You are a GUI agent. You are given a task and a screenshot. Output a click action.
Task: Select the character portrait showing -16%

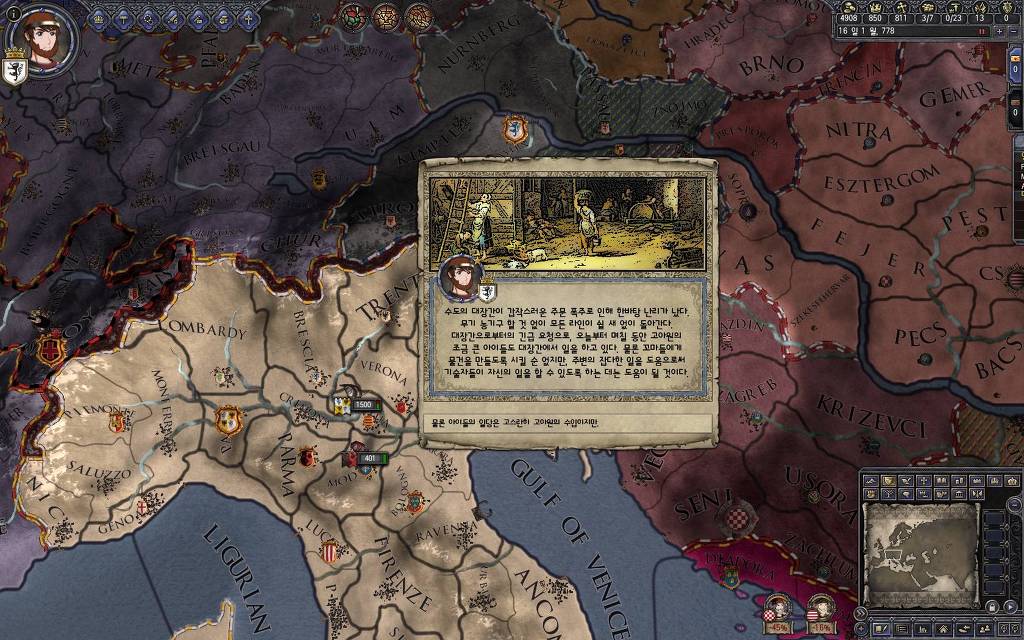click(820, 609)
